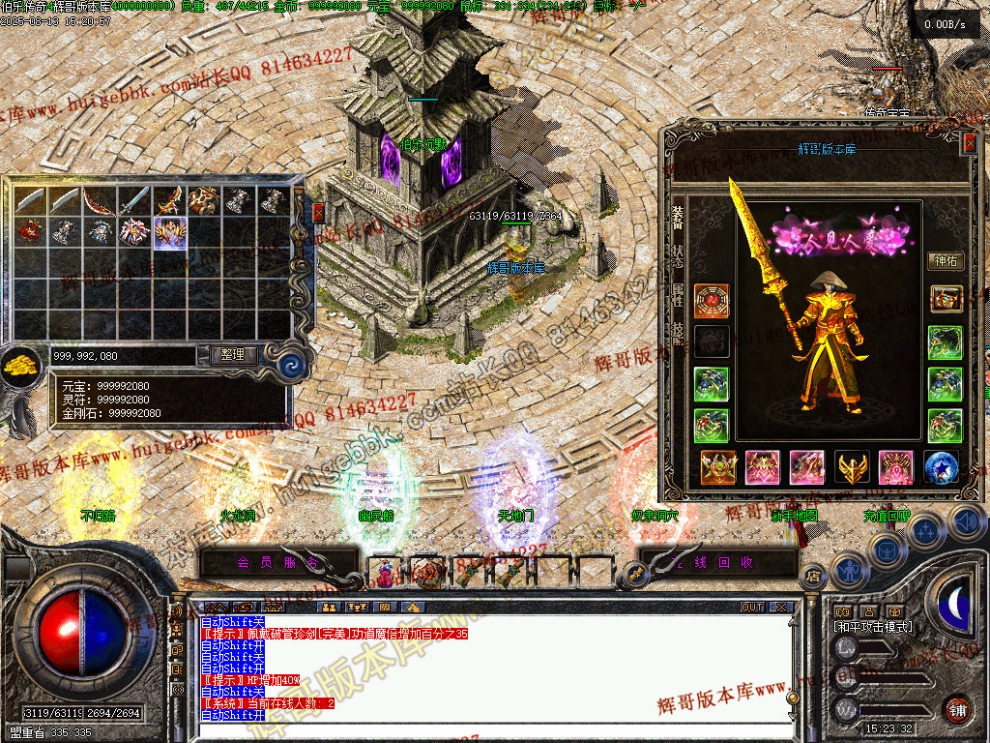Image resolution: width=990 pixels, height=743 pixels.
Task: Select the highlighted winged armor in the bag
Action: pyautogui.click(x=170, y=232)
